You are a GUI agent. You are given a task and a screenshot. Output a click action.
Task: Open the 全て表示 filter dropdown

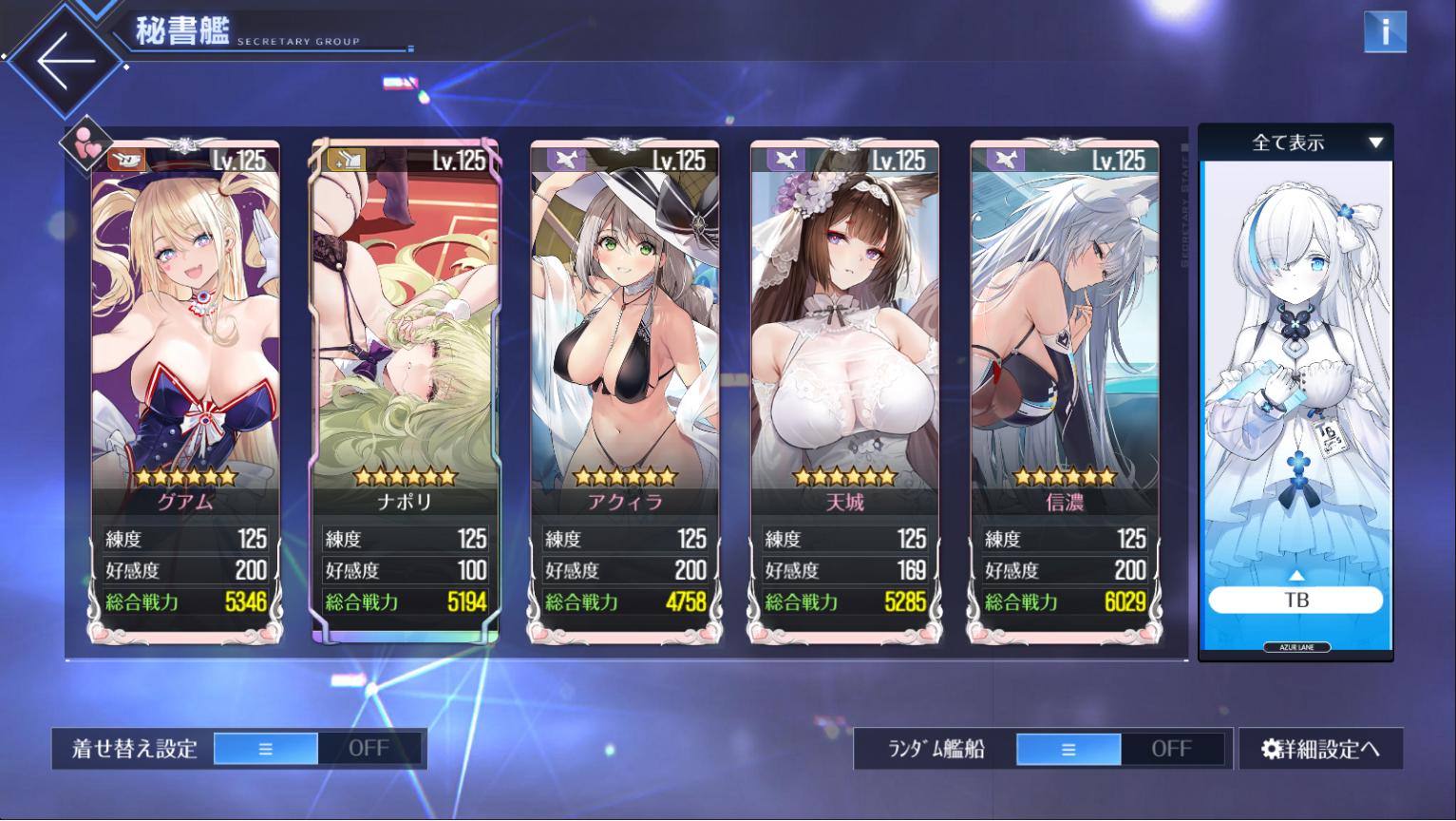click(x=1295, y=143)
